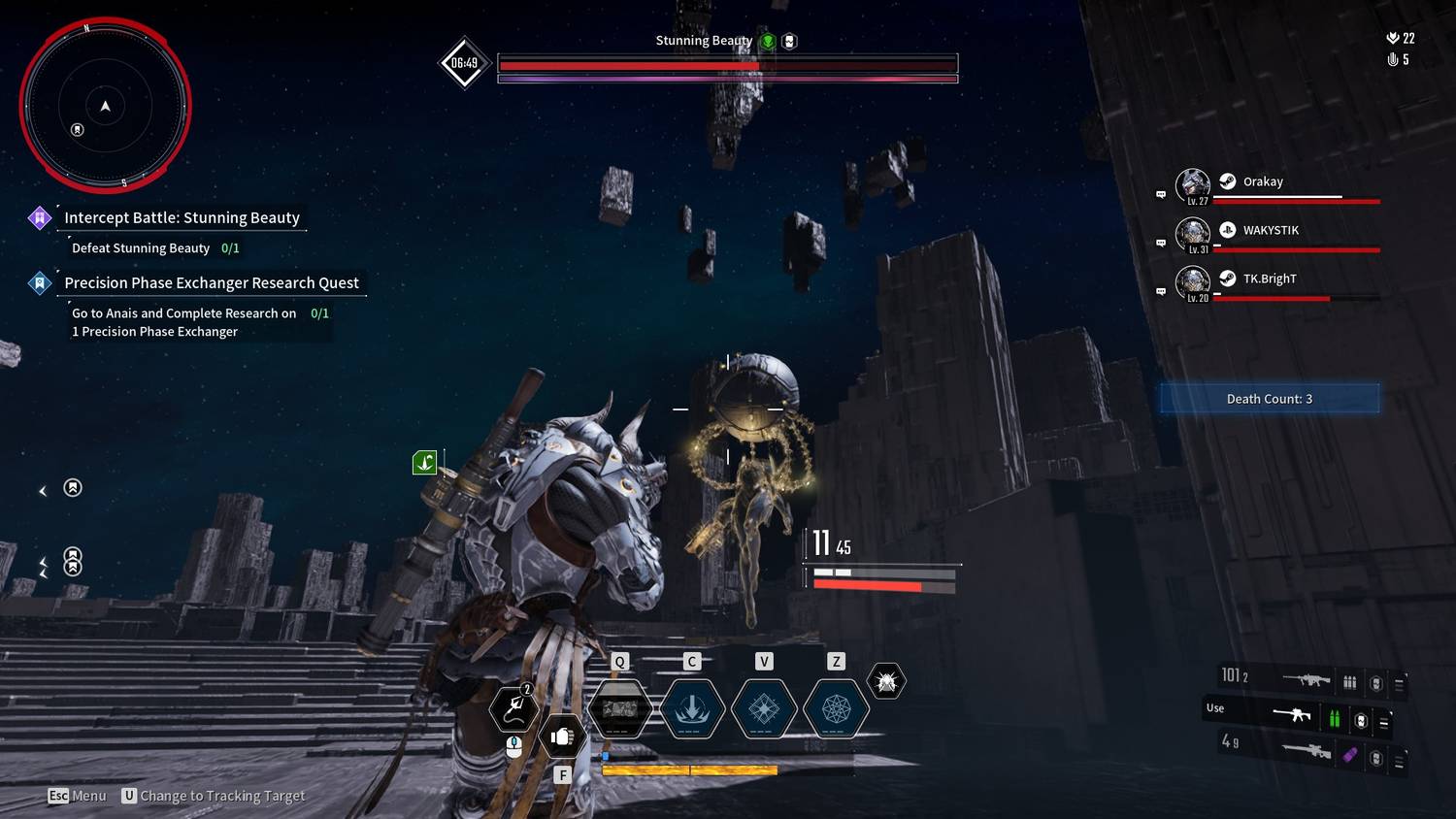Screen dimensions: 1456x819
Task: Activate the geometric star polygon skill
Action: pyautogui.click(x=836, y=709)
